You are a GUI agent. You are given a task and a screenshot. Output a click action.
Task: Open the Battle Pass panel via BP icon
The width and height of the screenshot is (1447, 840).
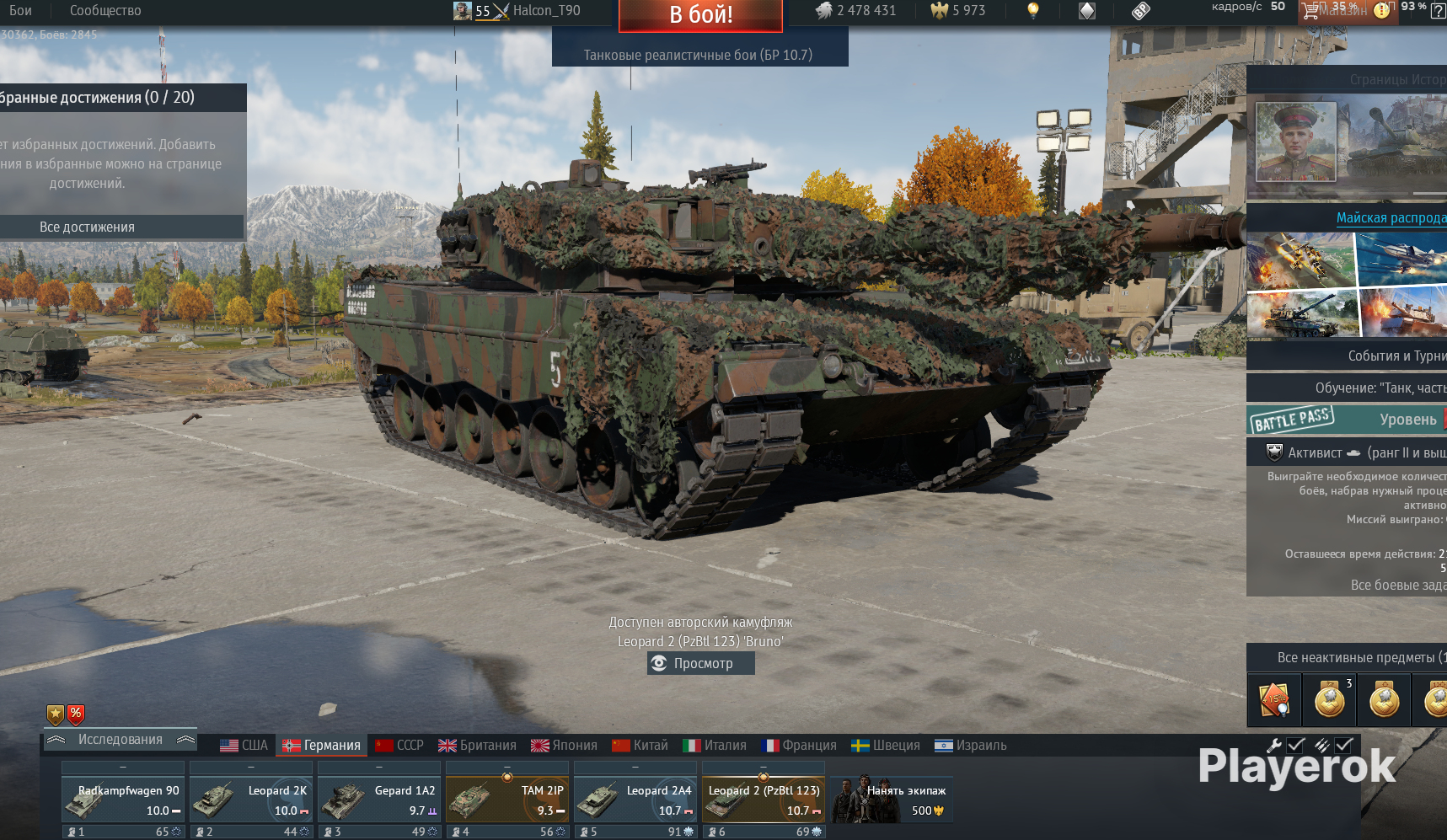(x=1141, y=10)
